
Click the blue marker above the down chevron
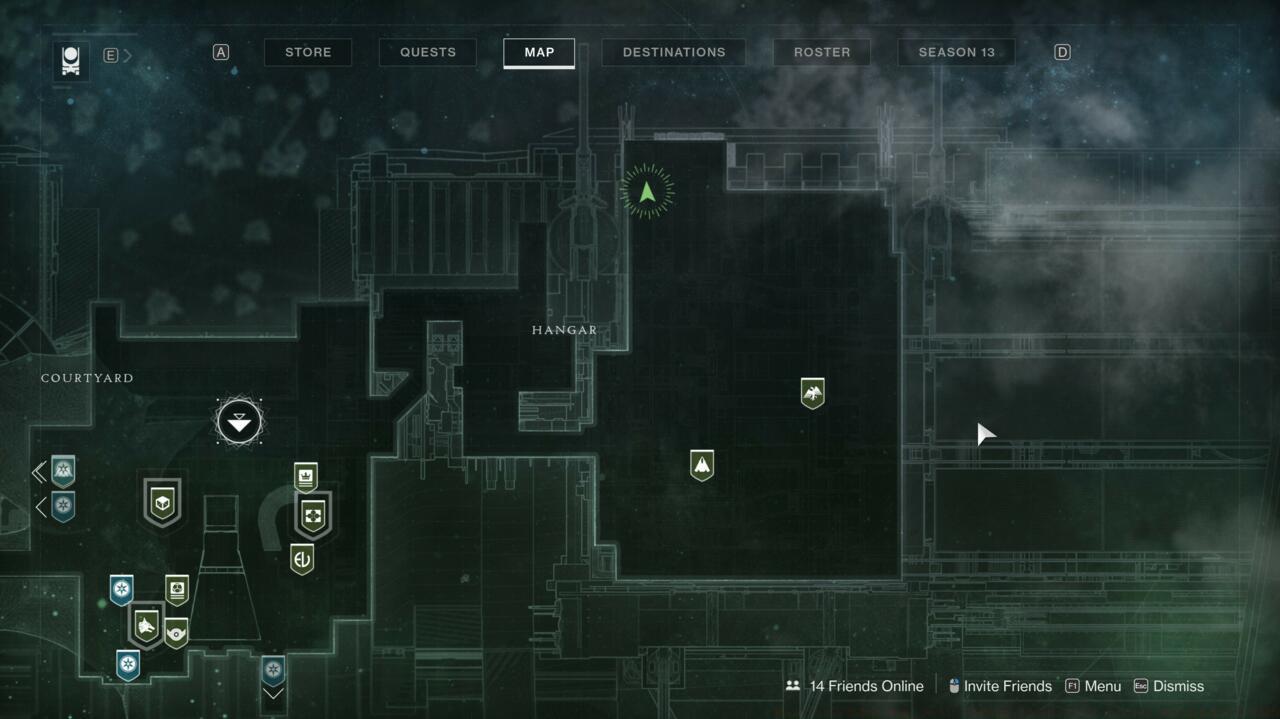point(273,669)
